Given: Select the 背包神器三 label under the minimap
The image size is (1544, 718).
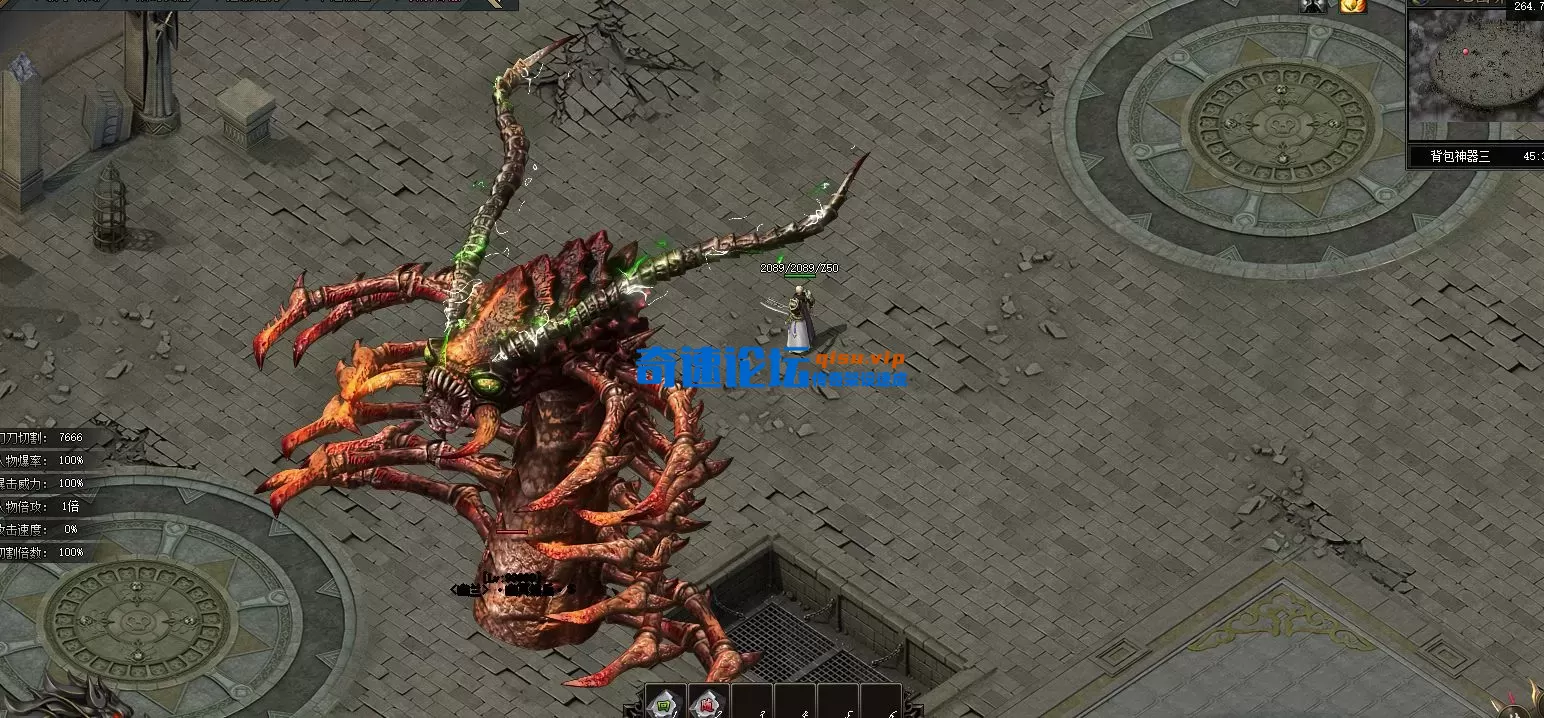Looking at the screenshot, I should (x=1459, y=156).
